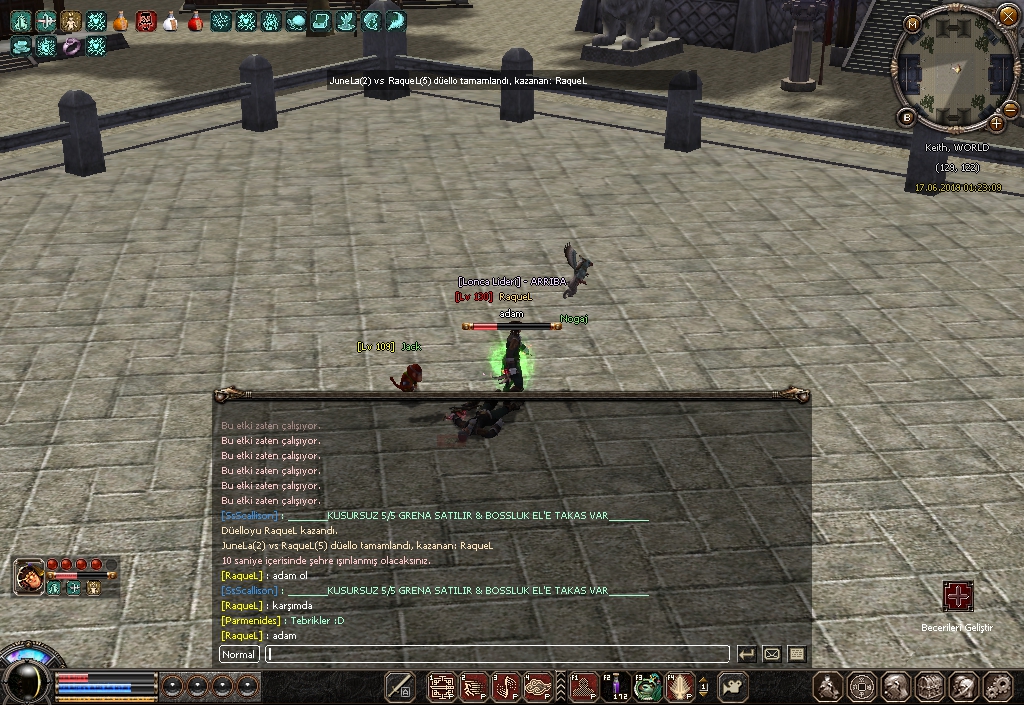Send the chat message with enter-arrow button
Viewport: 1024px width, 705px height.
coord(746,654)
